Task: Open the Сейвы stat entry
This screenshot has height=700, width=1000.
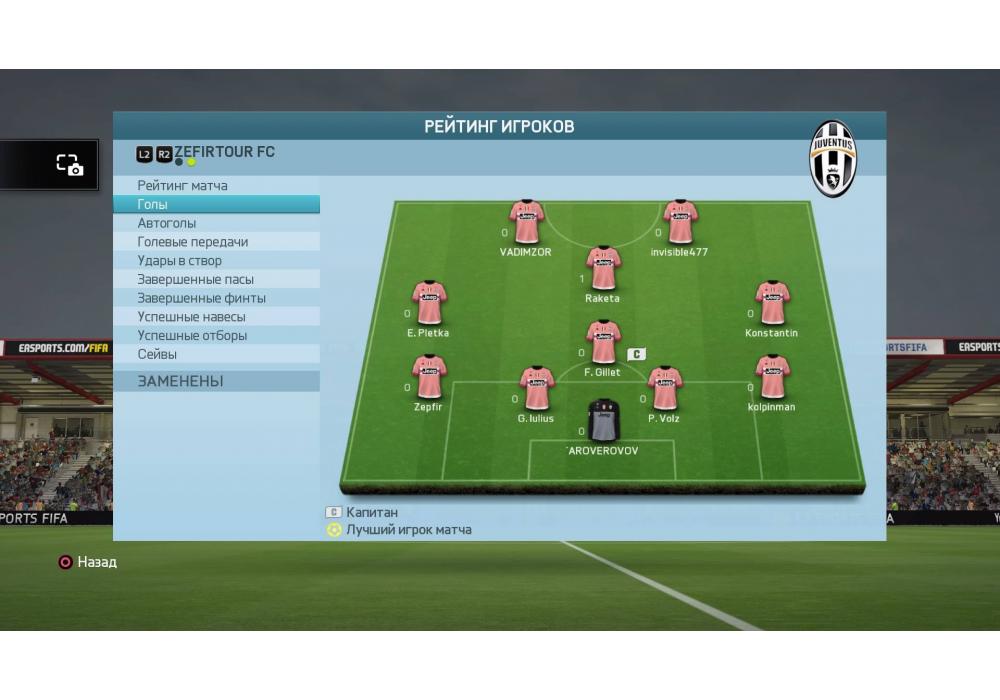Action: (157, 354)
